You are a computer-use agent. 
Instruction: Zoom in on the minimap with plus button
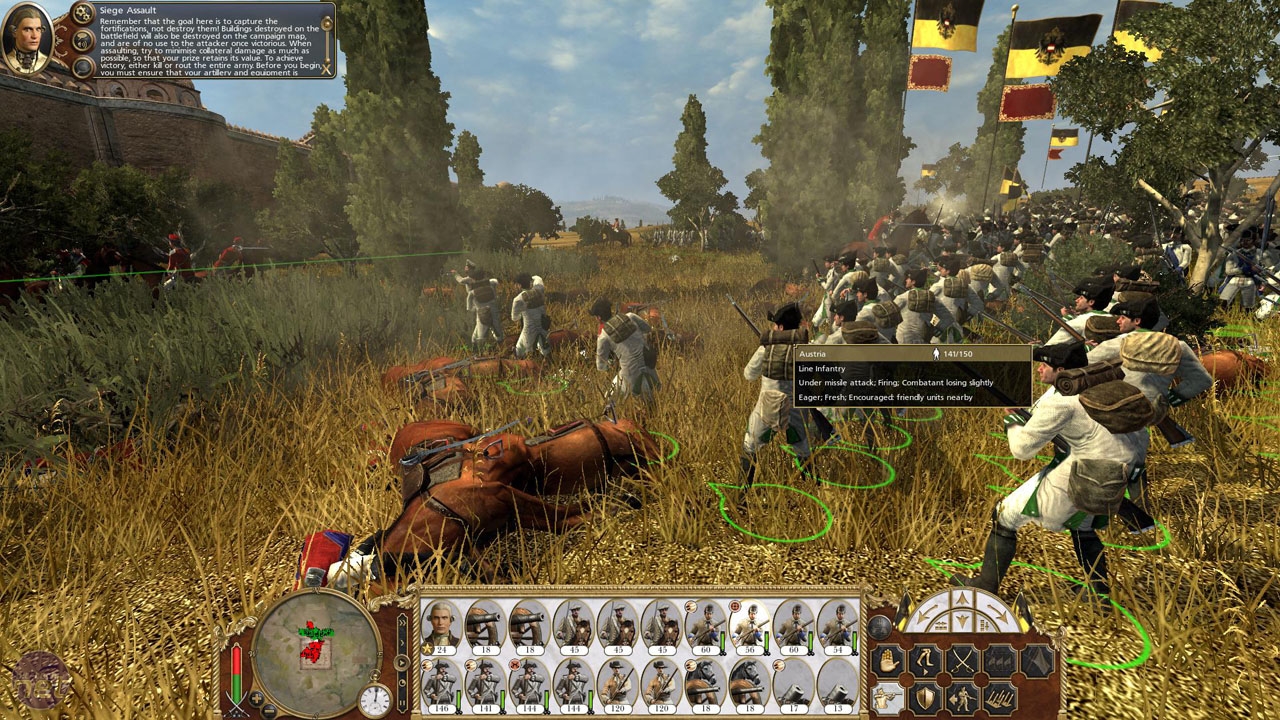pos(256,698)
